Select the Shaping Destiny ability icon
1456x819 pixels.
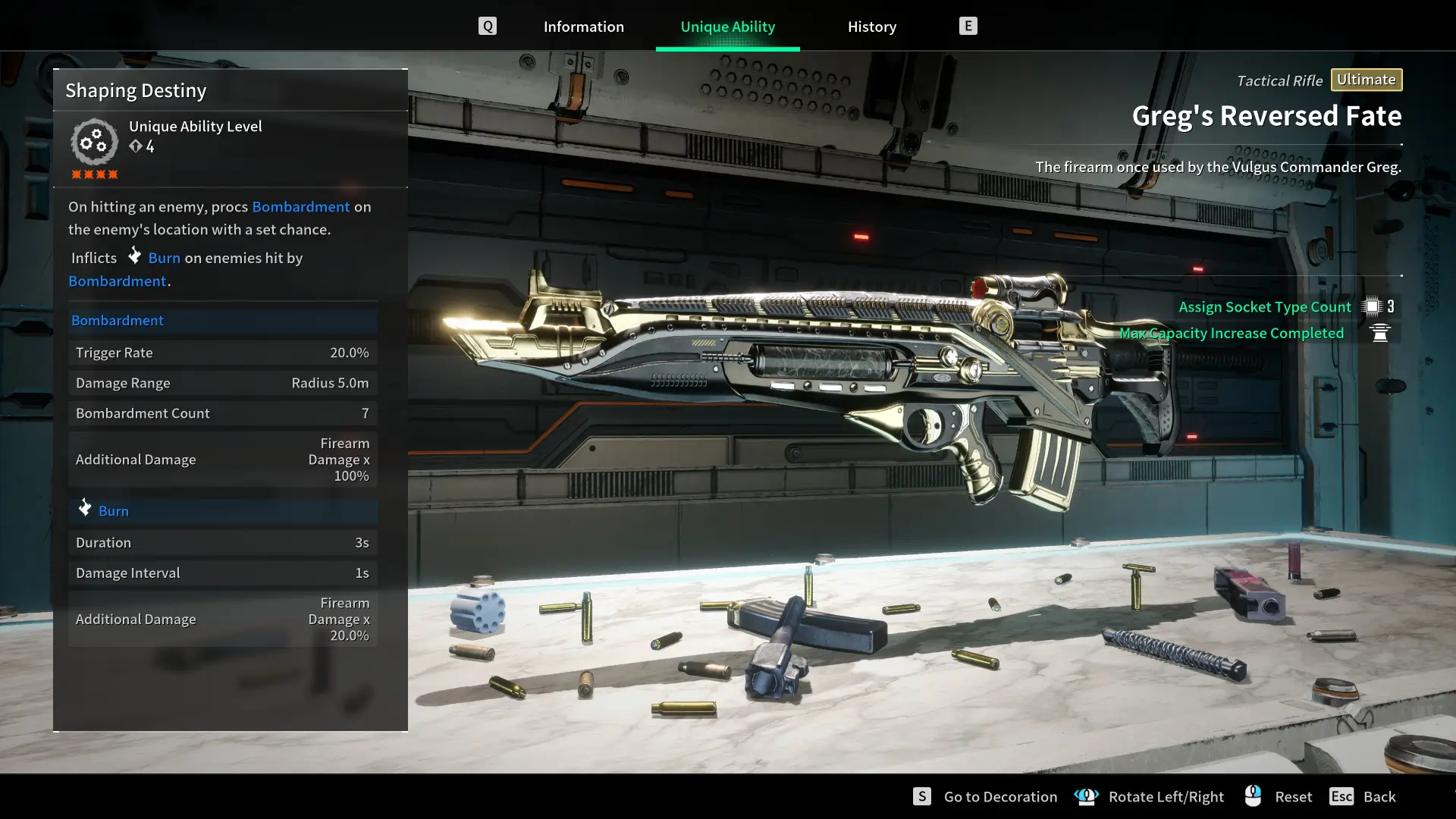[x=94, y=142]
